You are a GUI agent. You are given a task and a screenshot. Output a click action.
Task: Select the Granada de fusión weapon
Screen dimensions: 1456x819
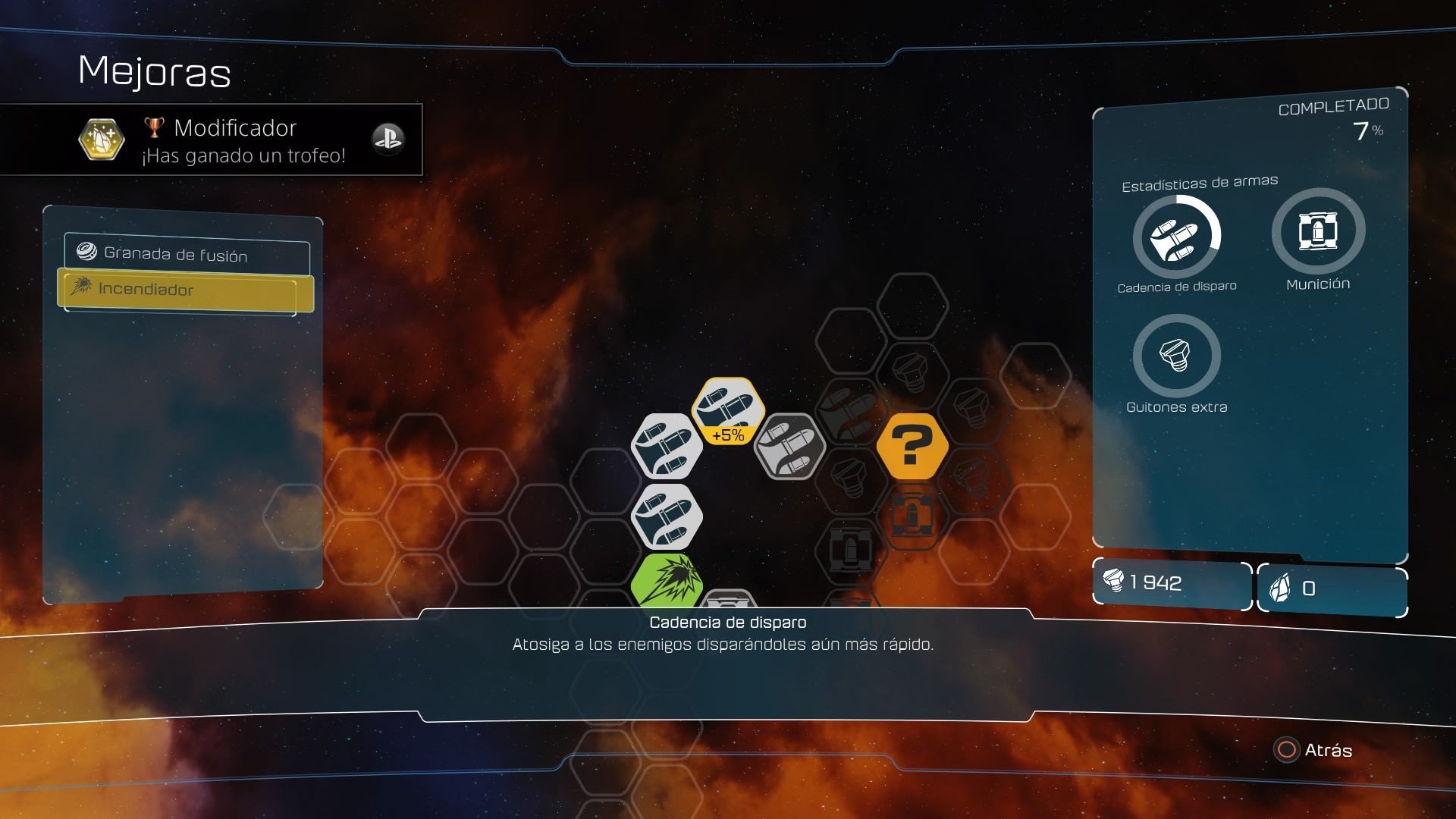pos(187,255)
